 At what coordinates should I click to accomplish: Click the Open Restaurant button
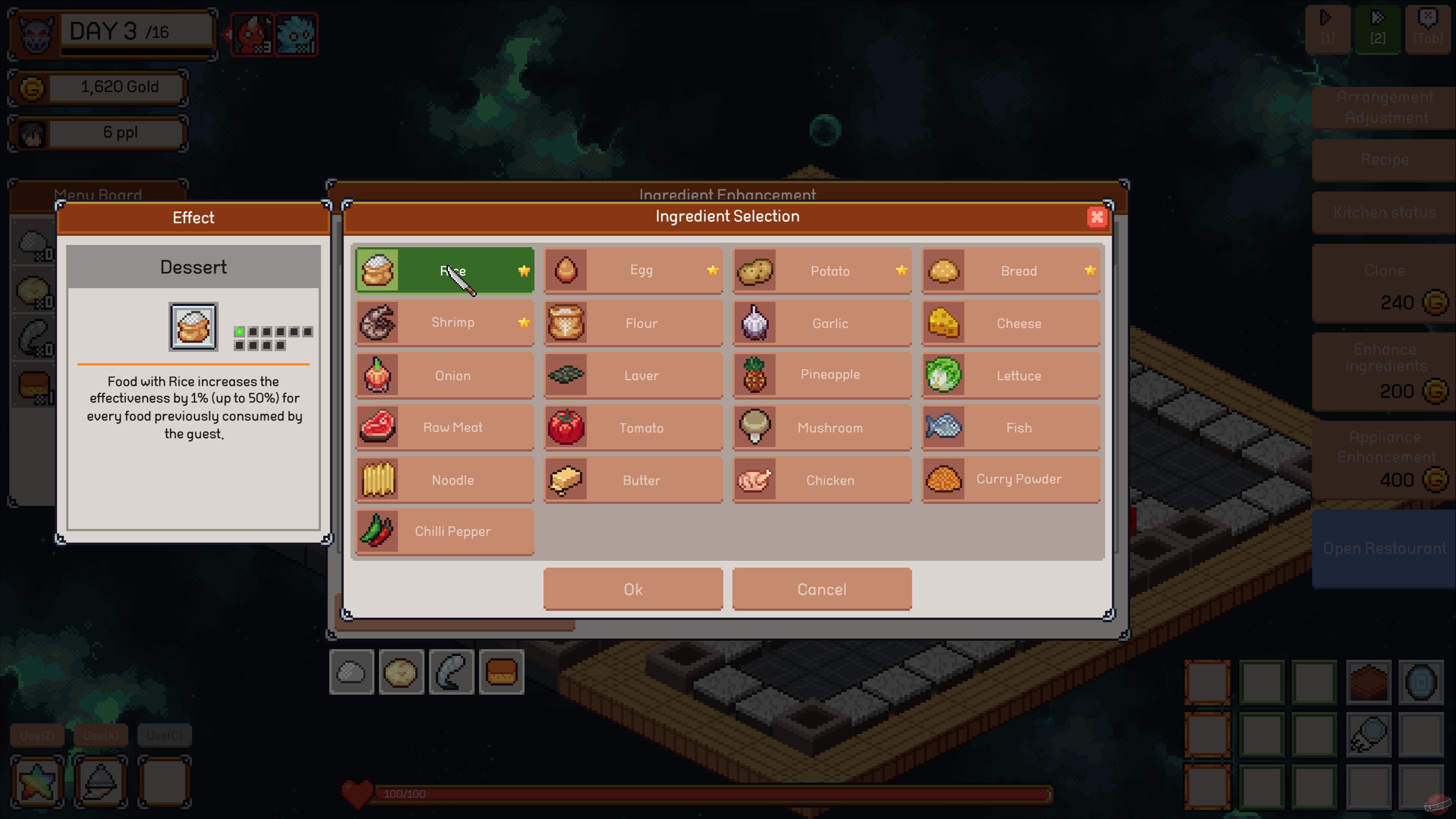(x=1383, y=547)
